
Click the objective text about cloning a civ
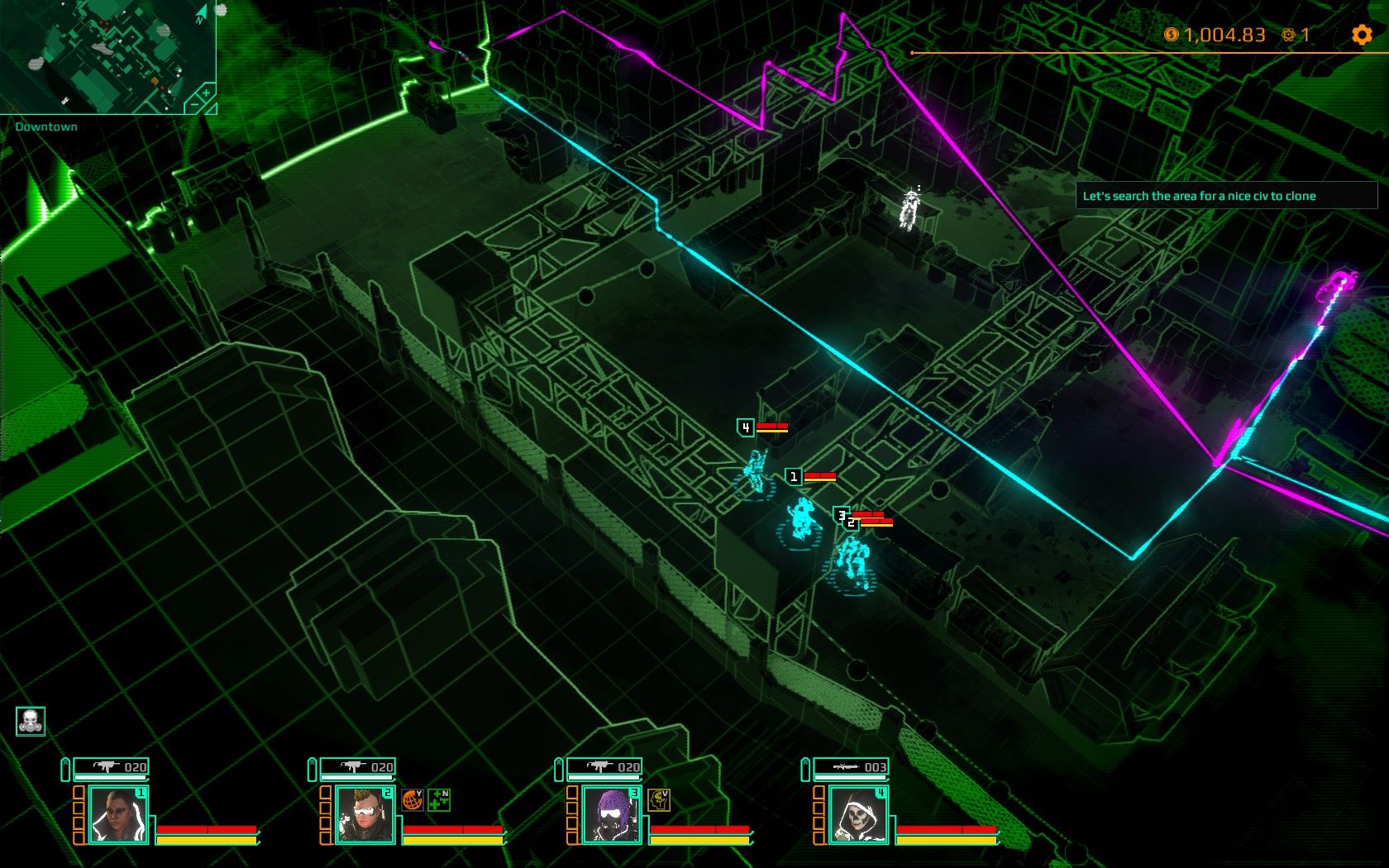click(1199, 196)
